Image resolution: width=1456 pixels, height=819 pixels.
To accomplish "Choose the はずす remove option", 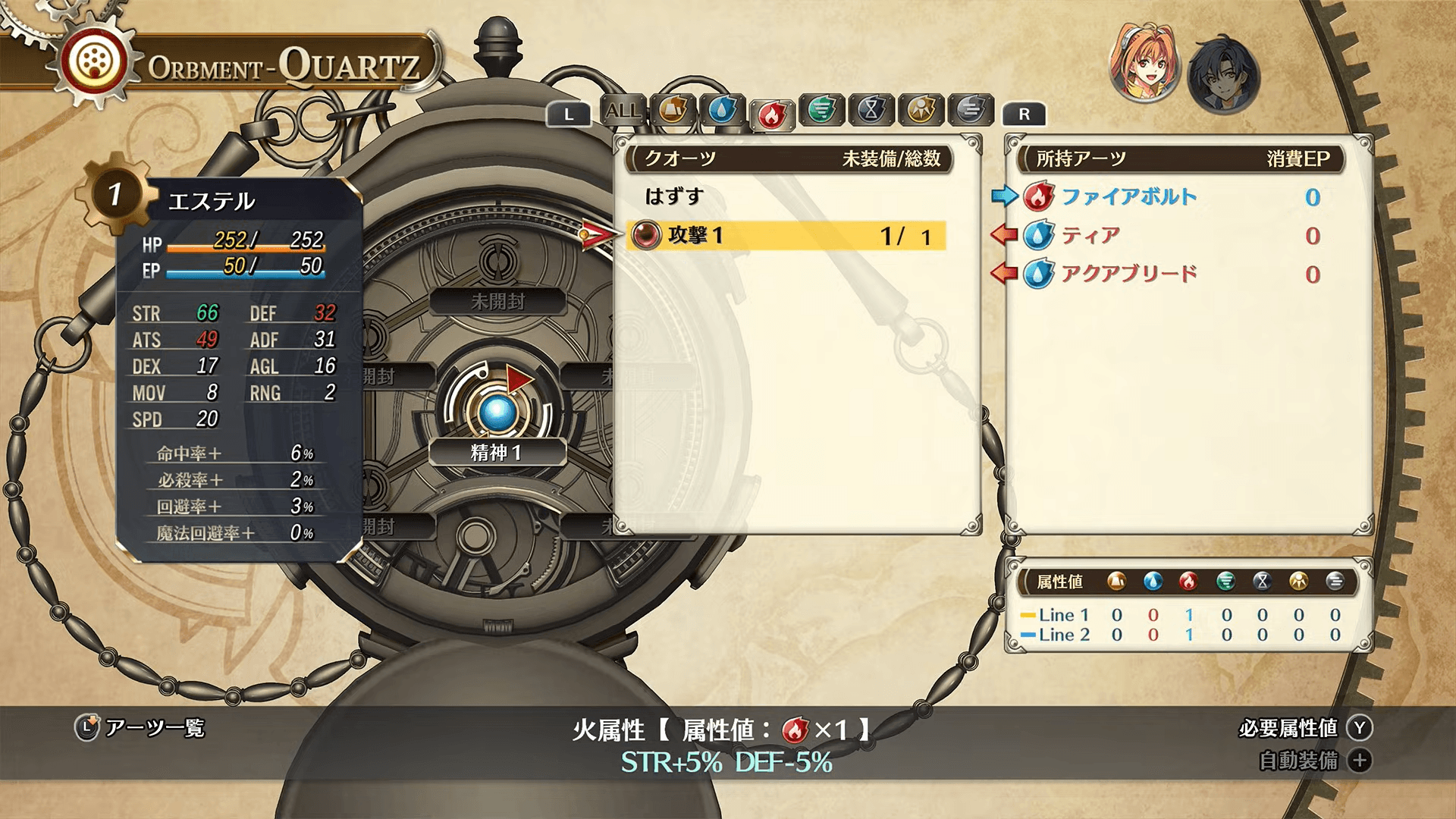I will tap(674, 196).
